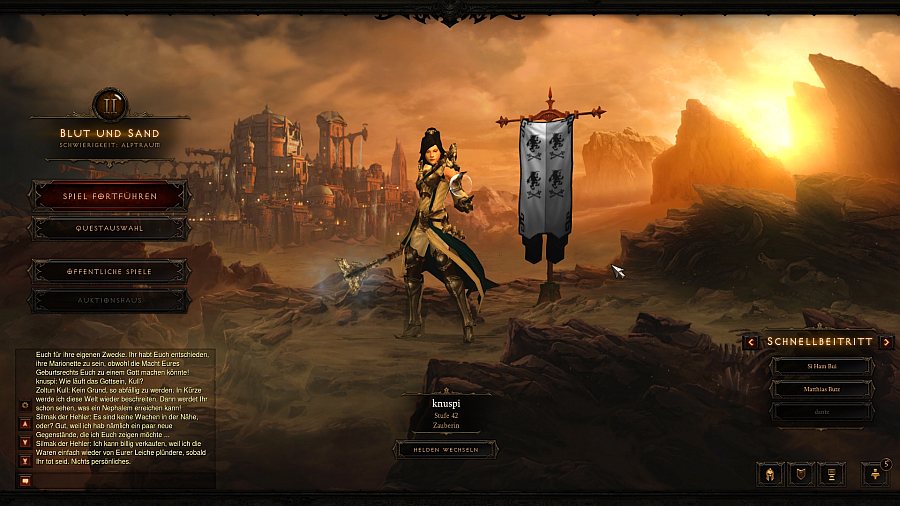This screenshot has width=900, height=506.
Task: Open the Auktionshaus
Action: (110, 300)
